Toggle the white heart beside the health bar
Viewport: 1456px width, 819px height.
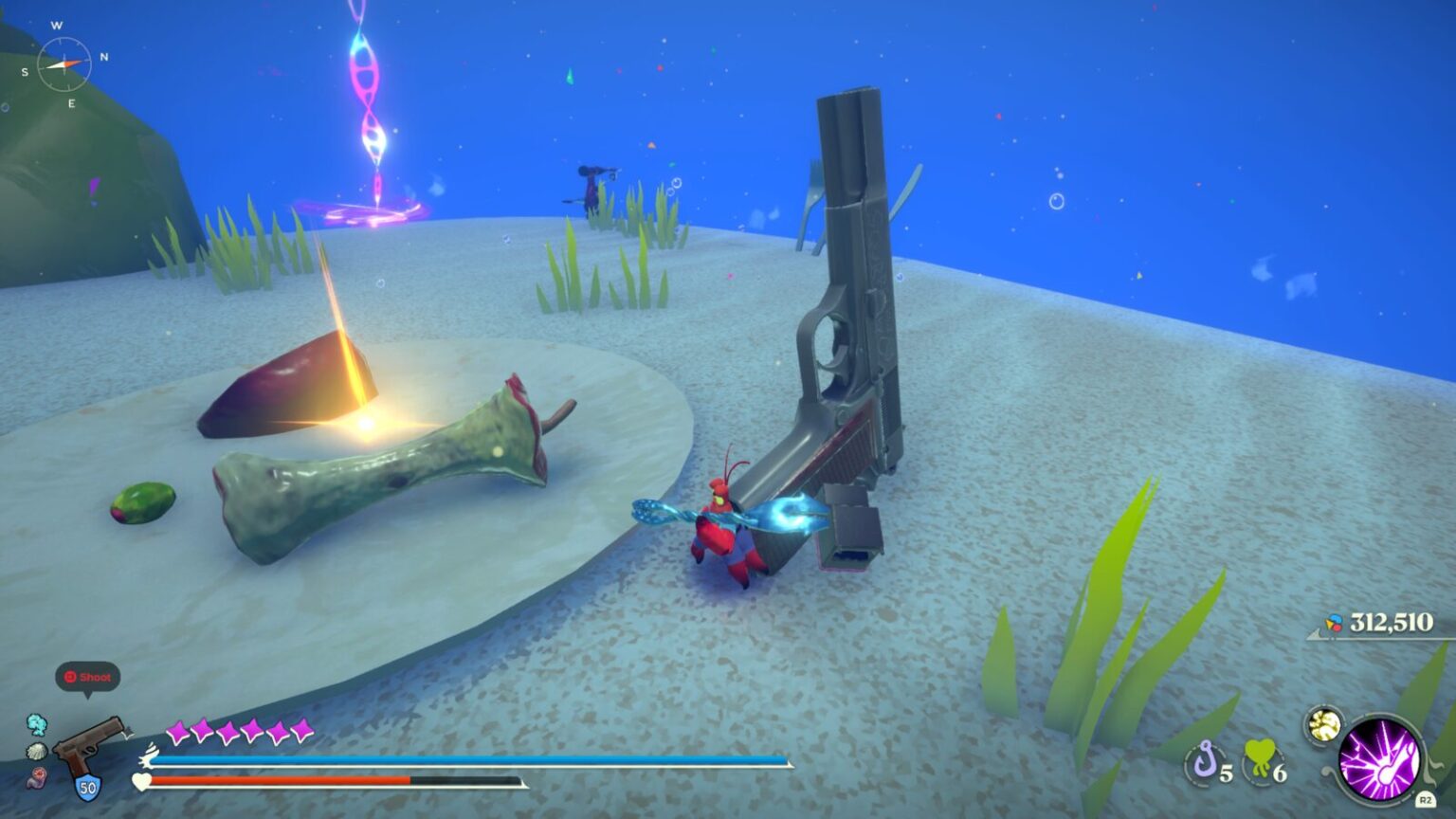(140, 781)
